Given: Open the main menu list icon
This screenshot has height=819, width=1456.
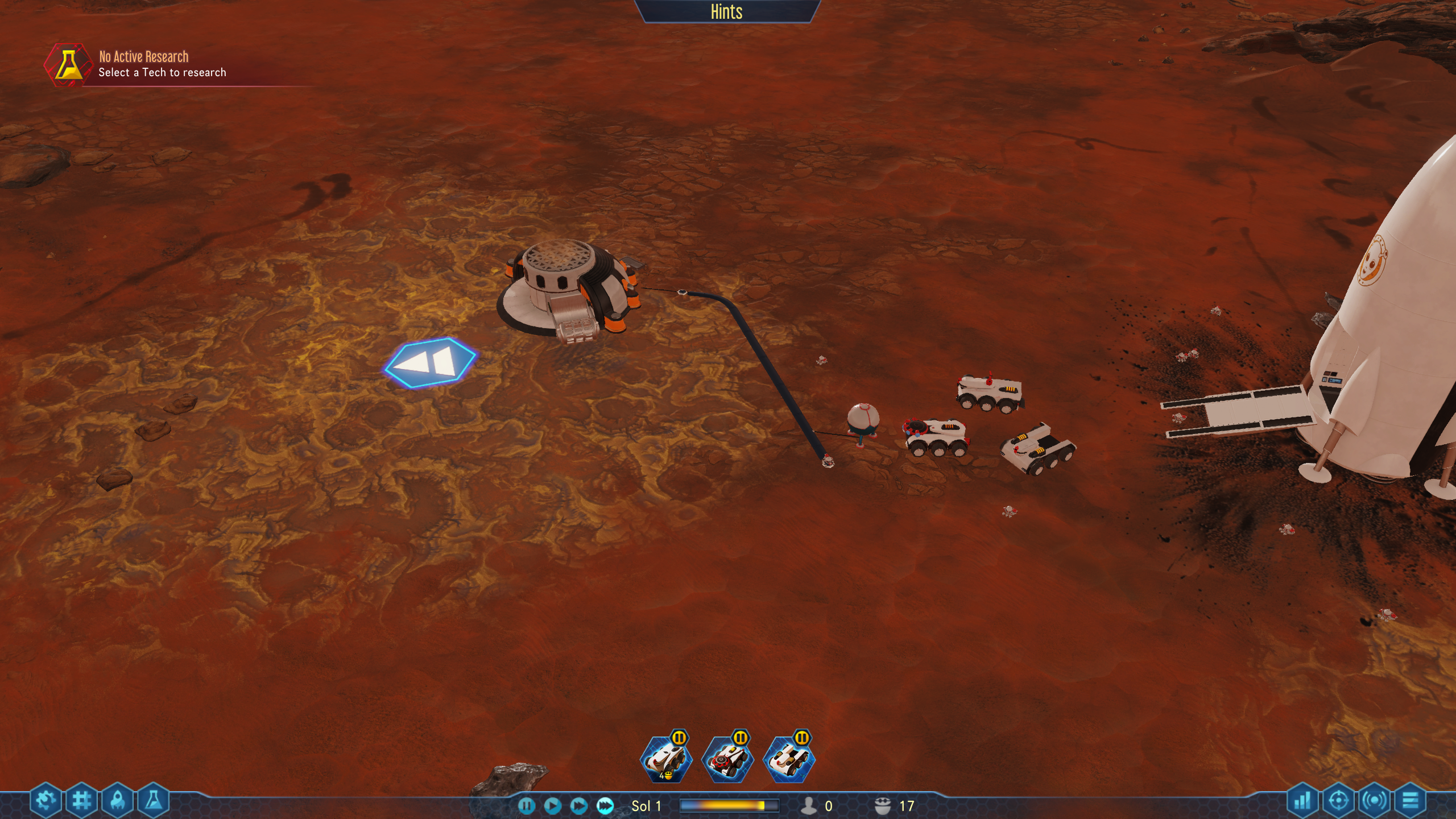Looking at the screenshot, I should point(1410,801).
